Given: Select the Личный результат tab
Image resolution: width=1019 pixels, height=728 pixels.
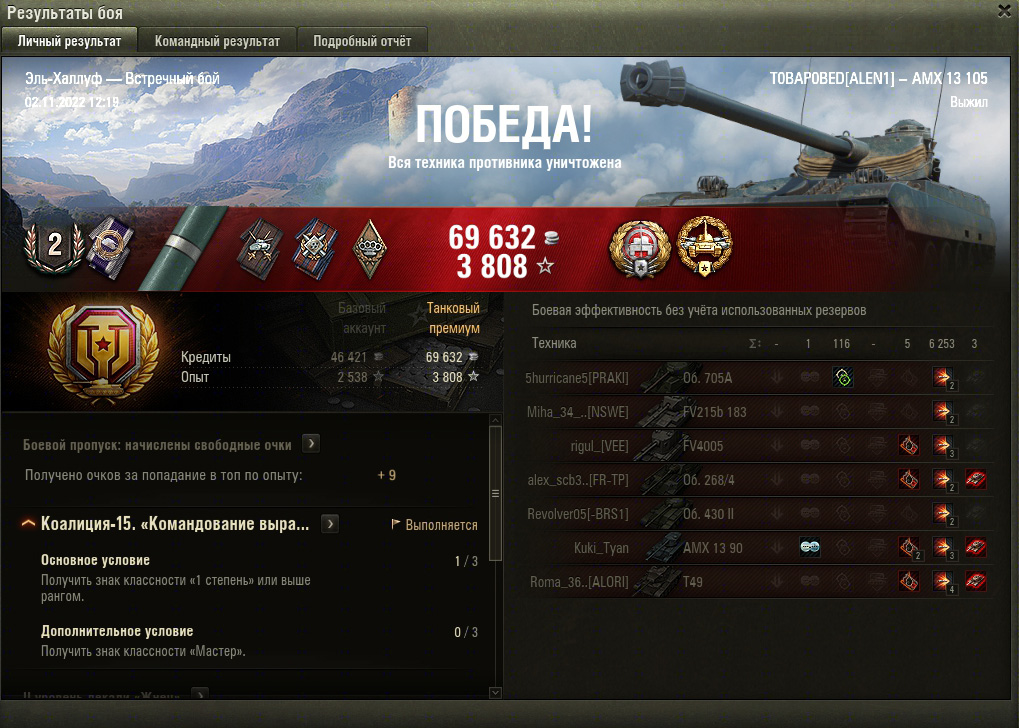Looking at the screenshot, I should coord(70,41).
